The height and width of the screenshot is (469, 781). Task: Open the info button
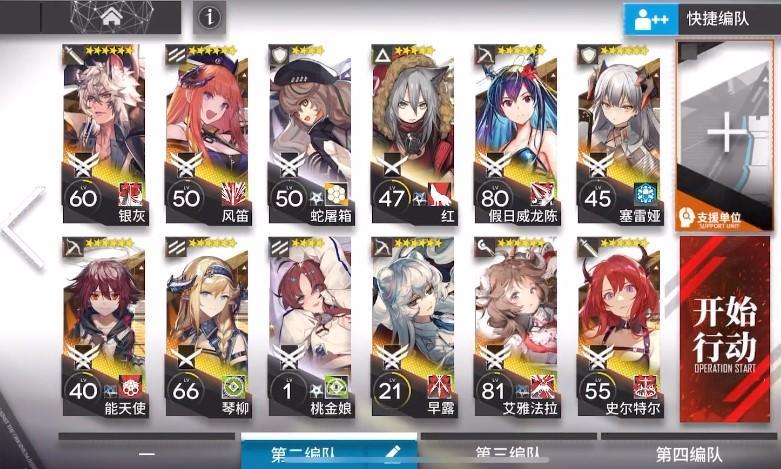[208, 17]
